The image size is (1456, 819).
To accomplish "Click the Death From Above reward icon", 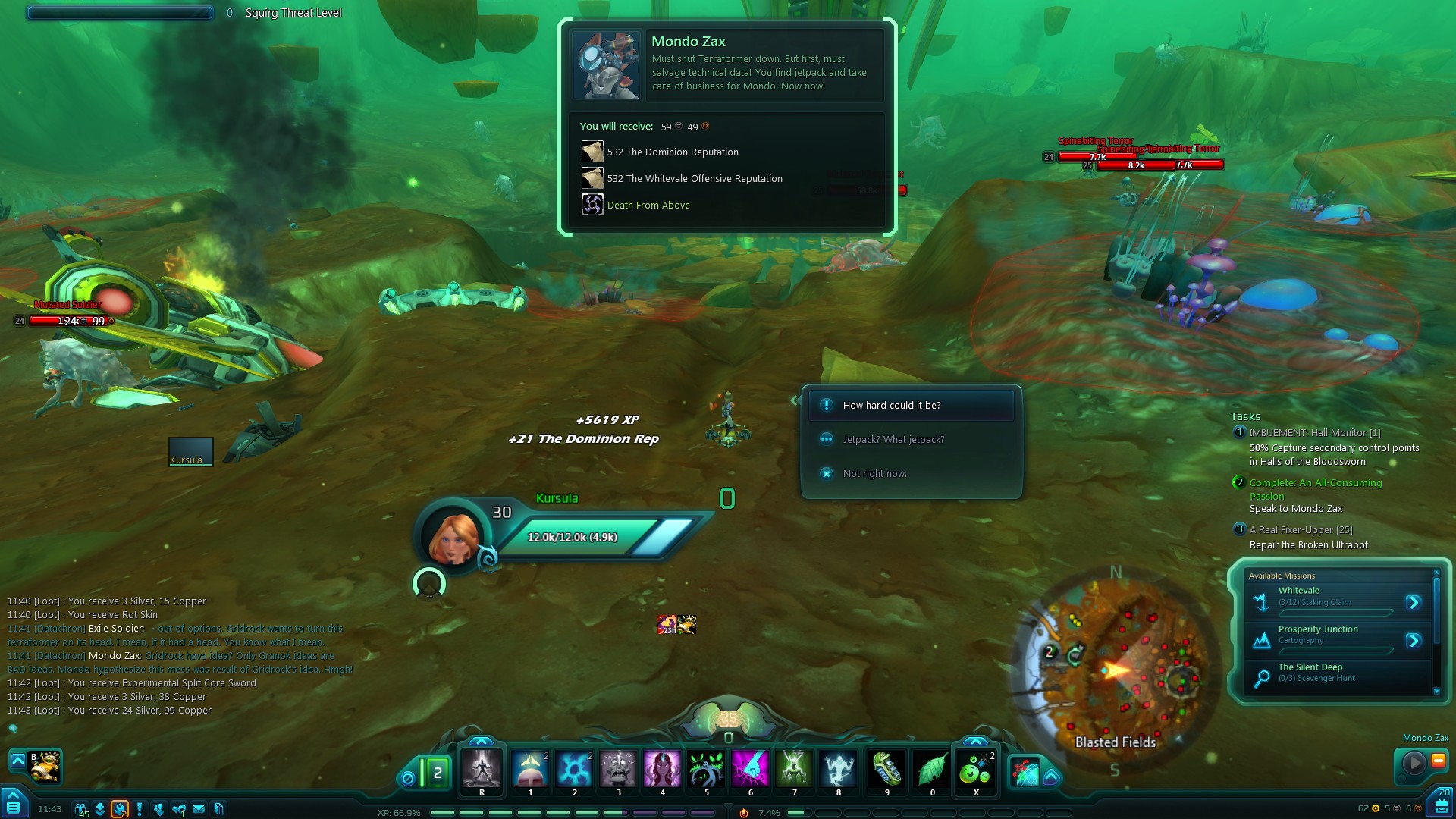I will pyautogui.click(x=592, y=205).
